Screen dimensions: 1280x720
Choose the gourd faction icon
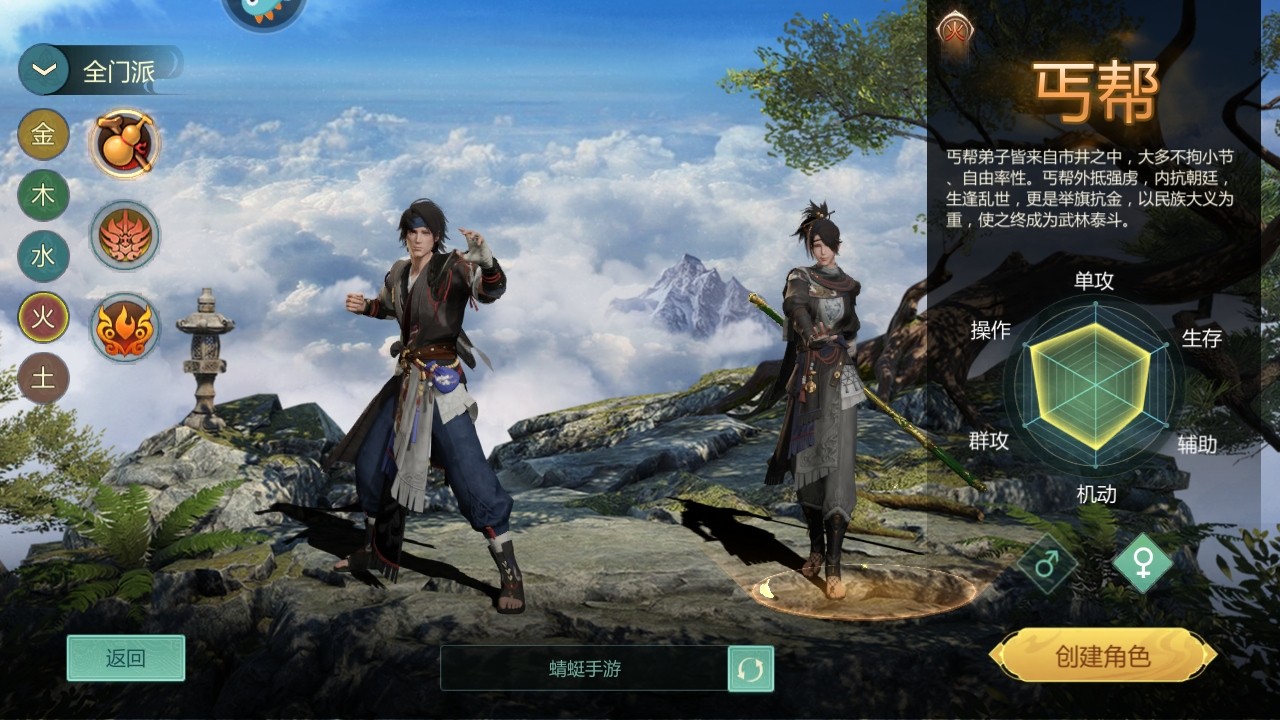coord(125,144)
